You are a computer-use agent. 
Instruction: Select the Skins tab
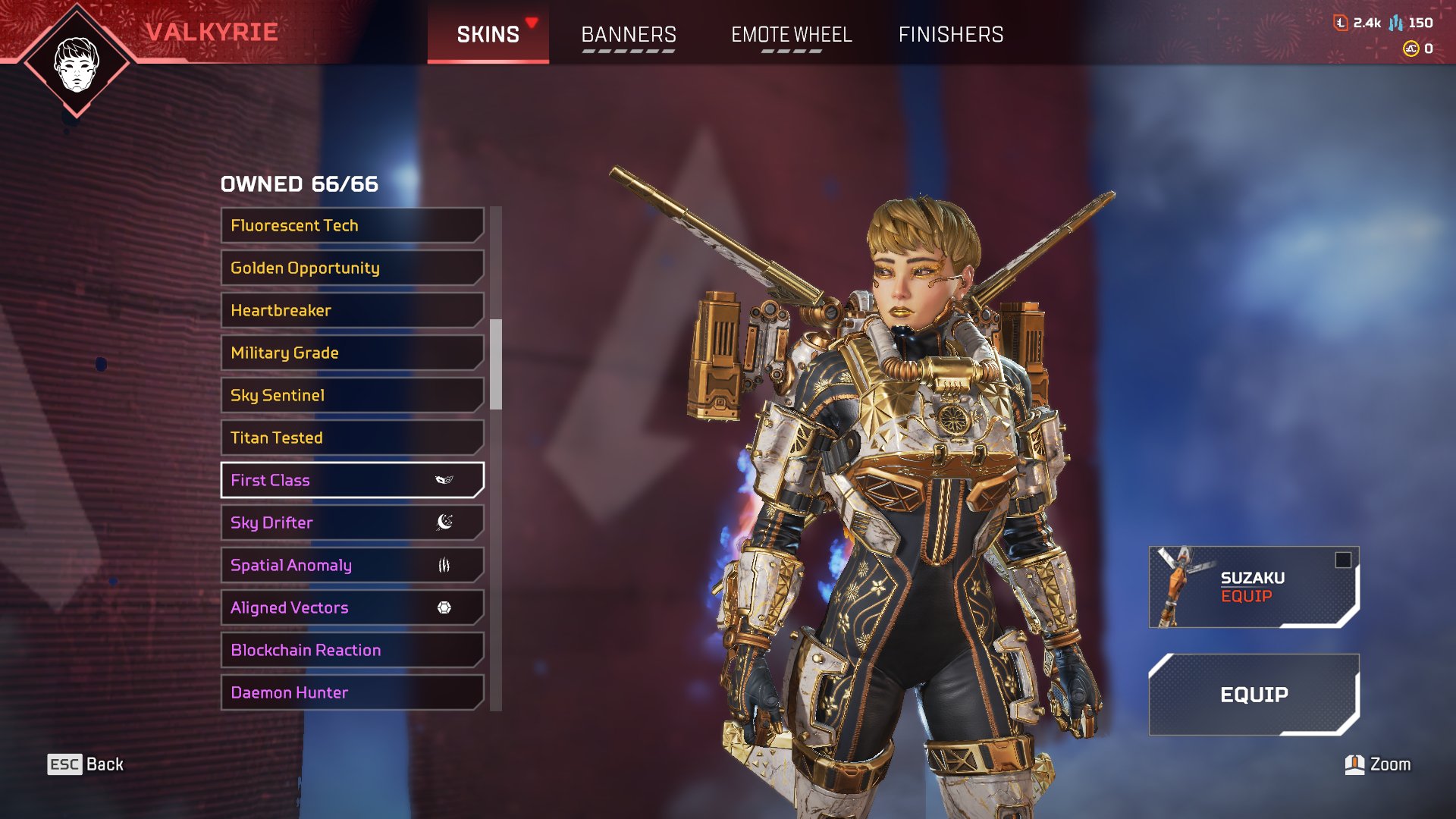click(488, 35)
